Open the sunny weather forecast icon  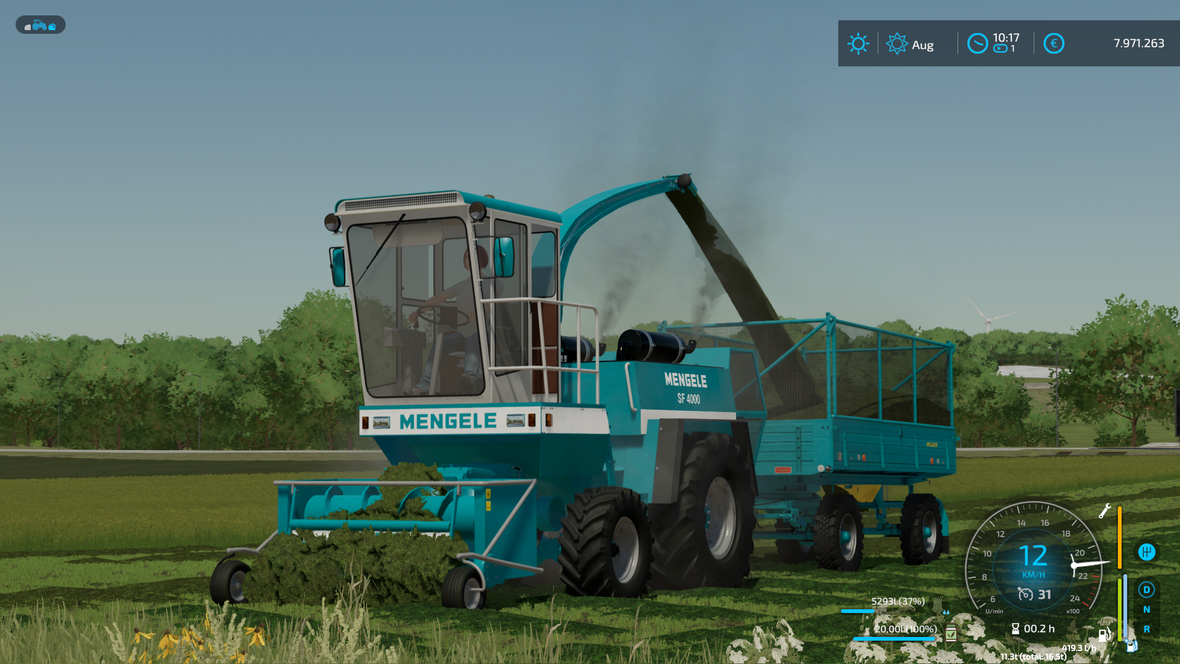(858, 44)
